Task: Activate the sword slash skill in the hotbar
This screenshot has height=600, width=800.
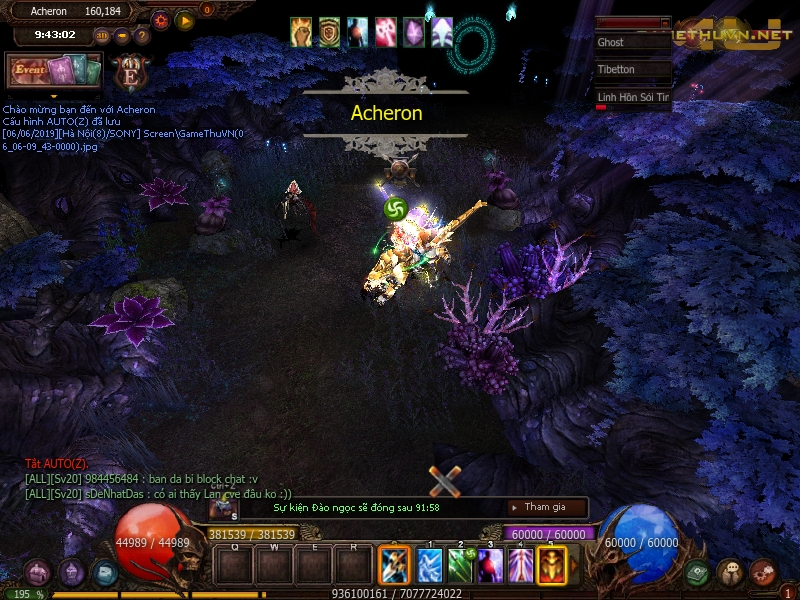Action: pyautogui.click(x=395, y=565)
